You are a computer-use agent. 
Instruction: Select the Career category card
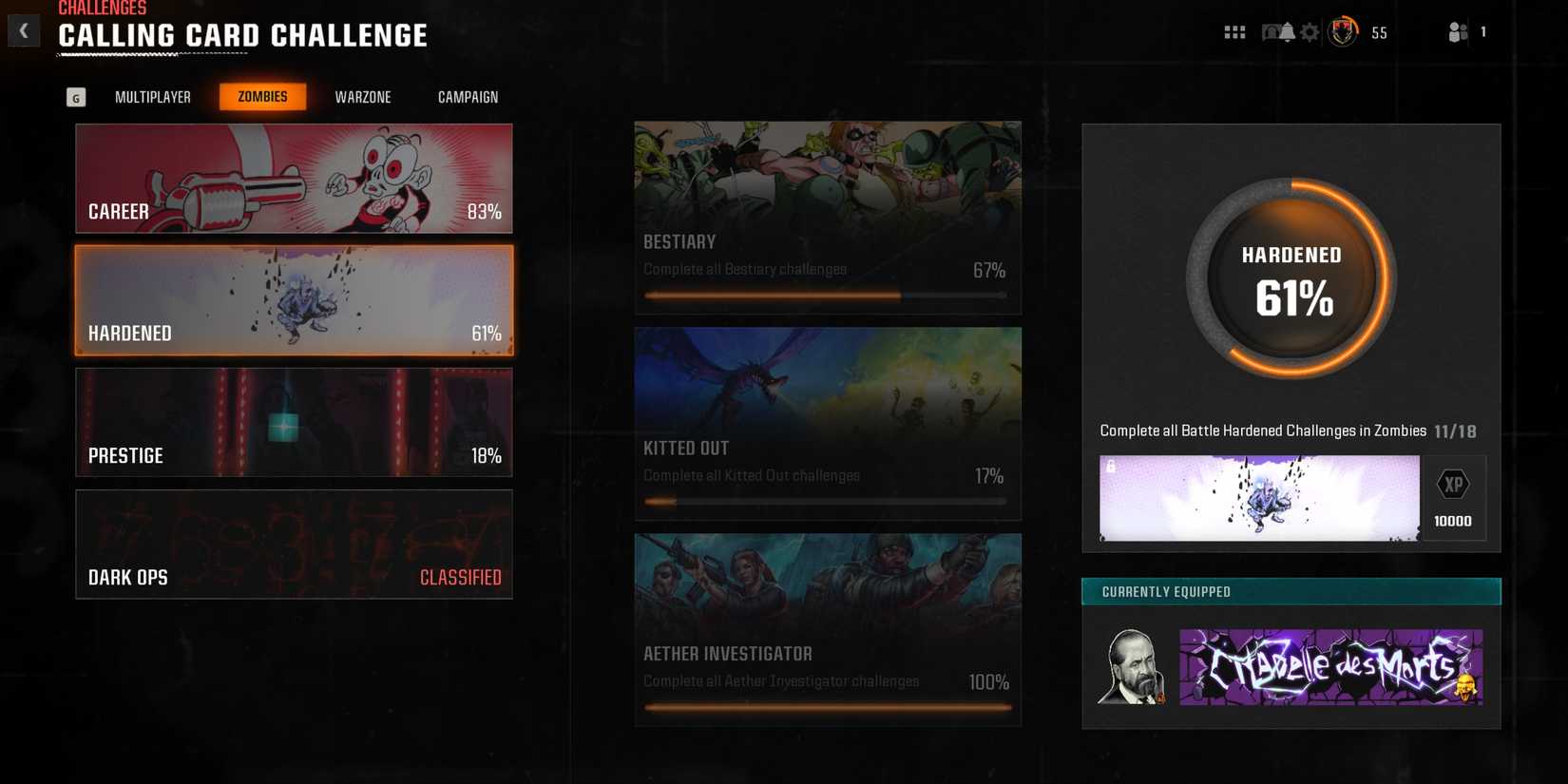[x=294, y=178]
